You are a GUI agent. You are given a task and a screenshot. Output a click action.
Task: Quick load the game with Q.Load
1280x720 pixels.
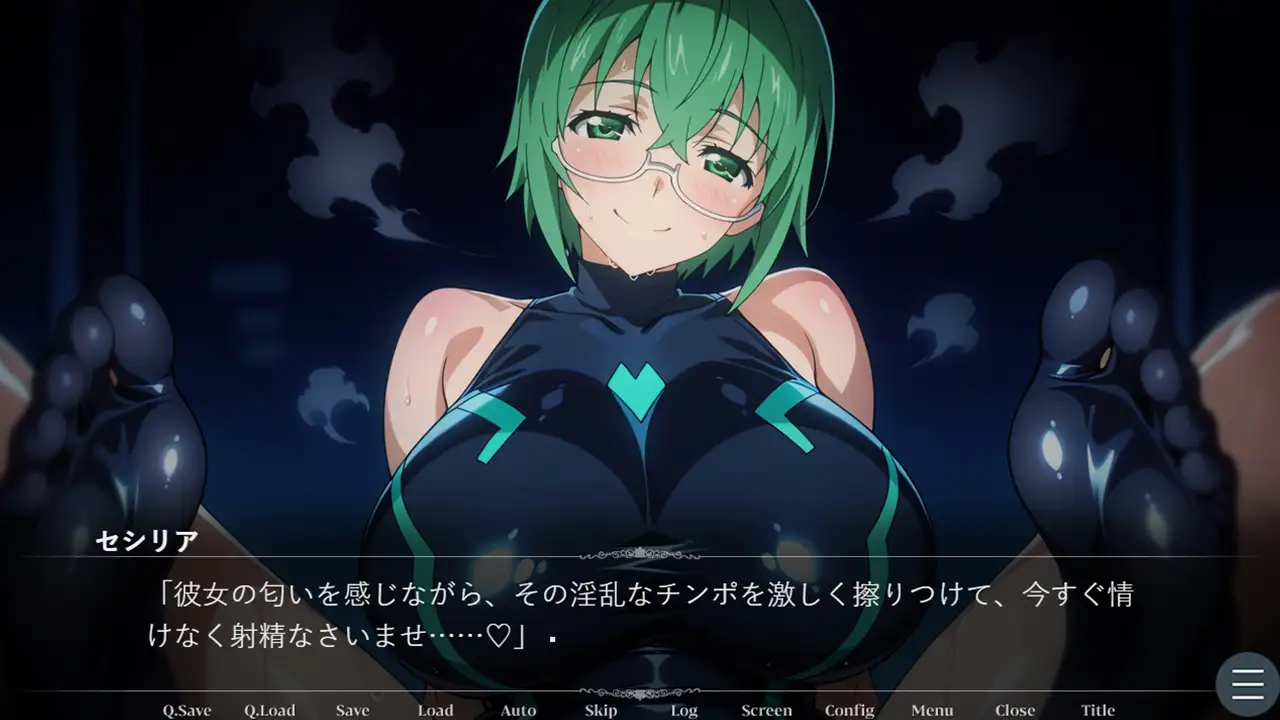[269, 710]
